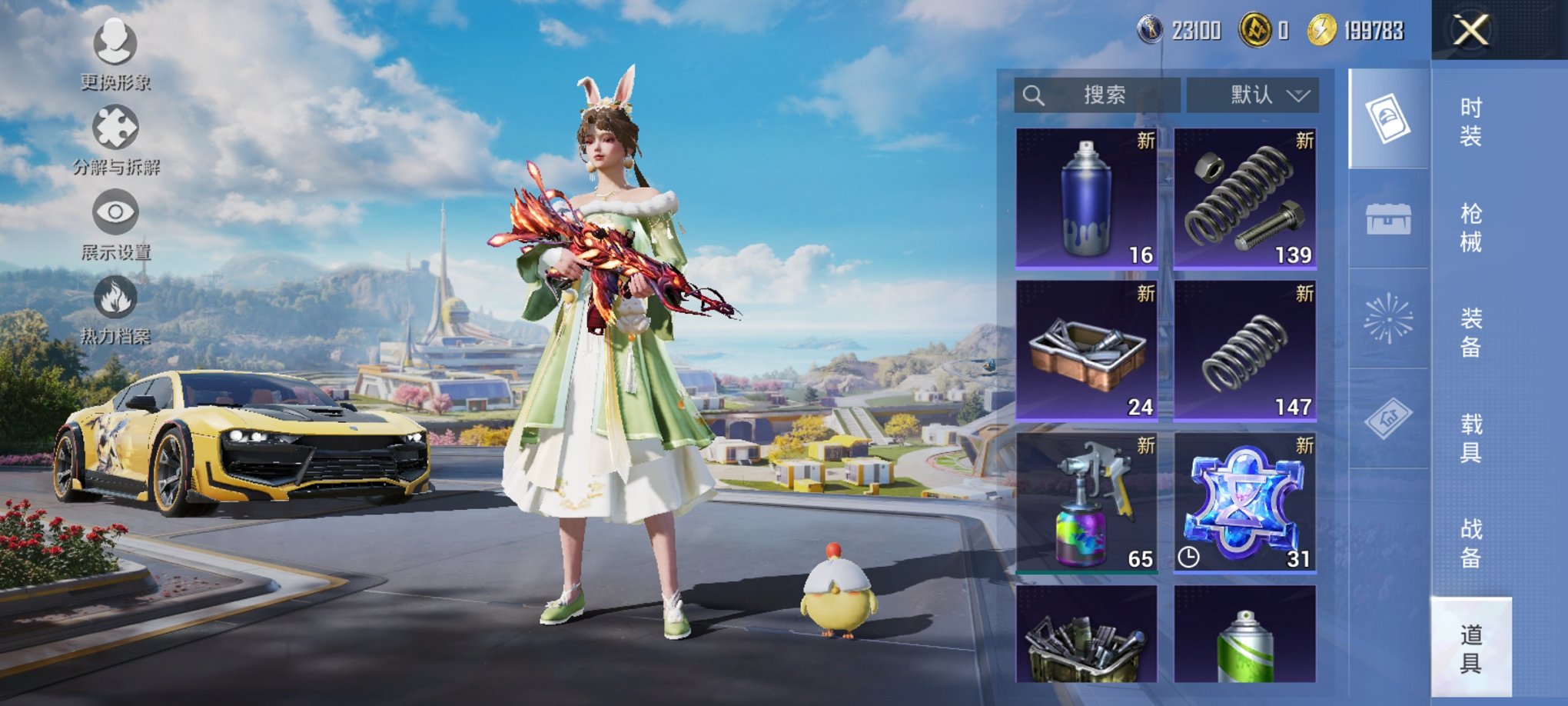Select the blue spray paint can item
The image size is (1568, 706).
(1086, 198)
